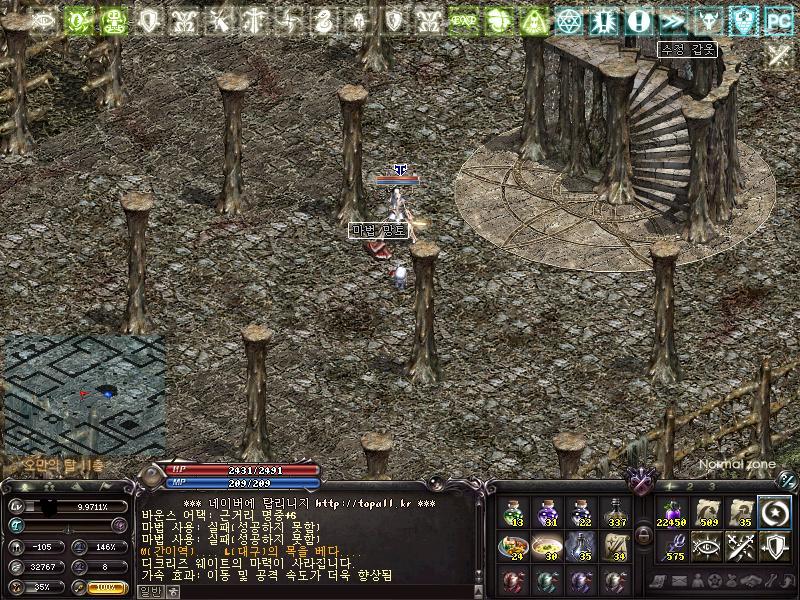Viewport: 800px width, 600px height.
Task: Click the EXP buff icon
Action: [x=463, y=19]
